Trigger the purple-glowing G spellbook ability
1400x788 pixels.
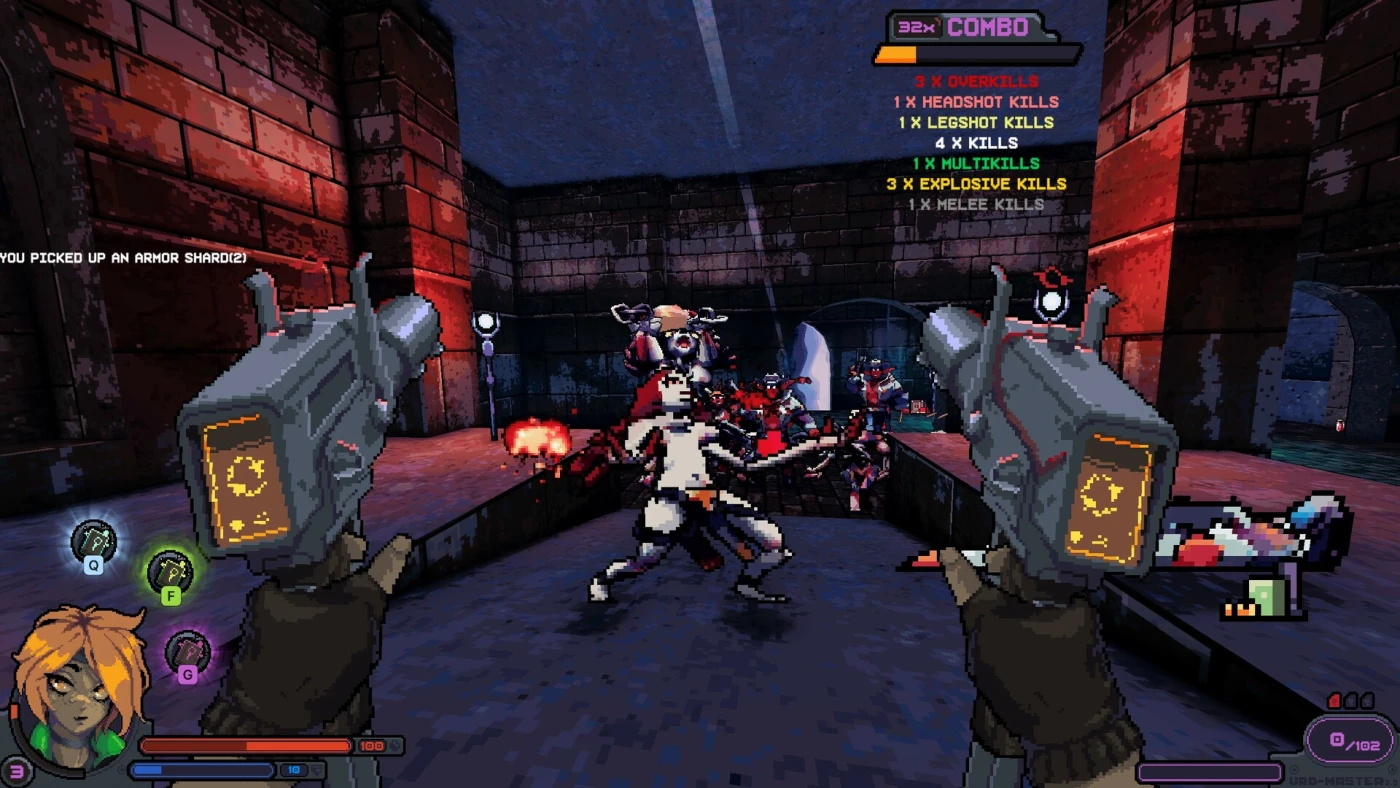[187, 653]
